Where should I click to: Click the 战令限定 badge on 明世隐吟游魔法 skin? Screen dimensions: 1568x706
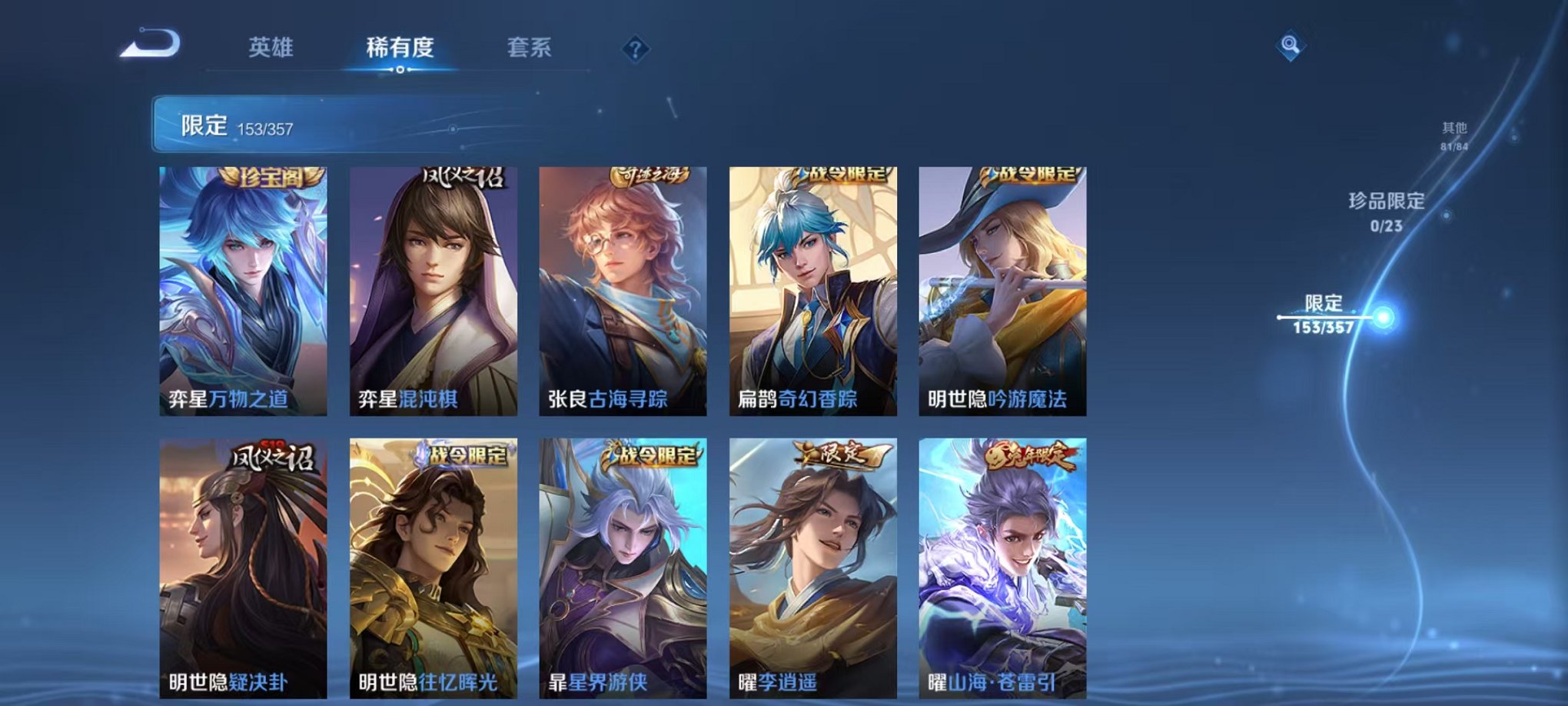(1030, 176)
